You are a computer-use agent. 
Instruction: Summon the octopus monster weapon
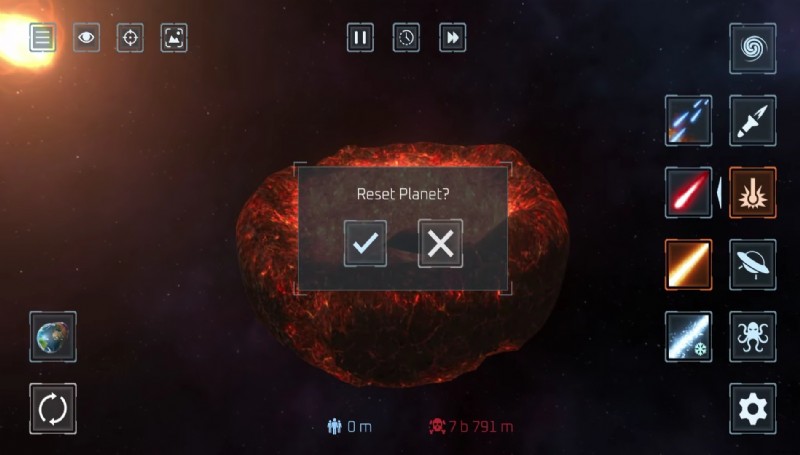pyautogui.click(x=752, y=336)
